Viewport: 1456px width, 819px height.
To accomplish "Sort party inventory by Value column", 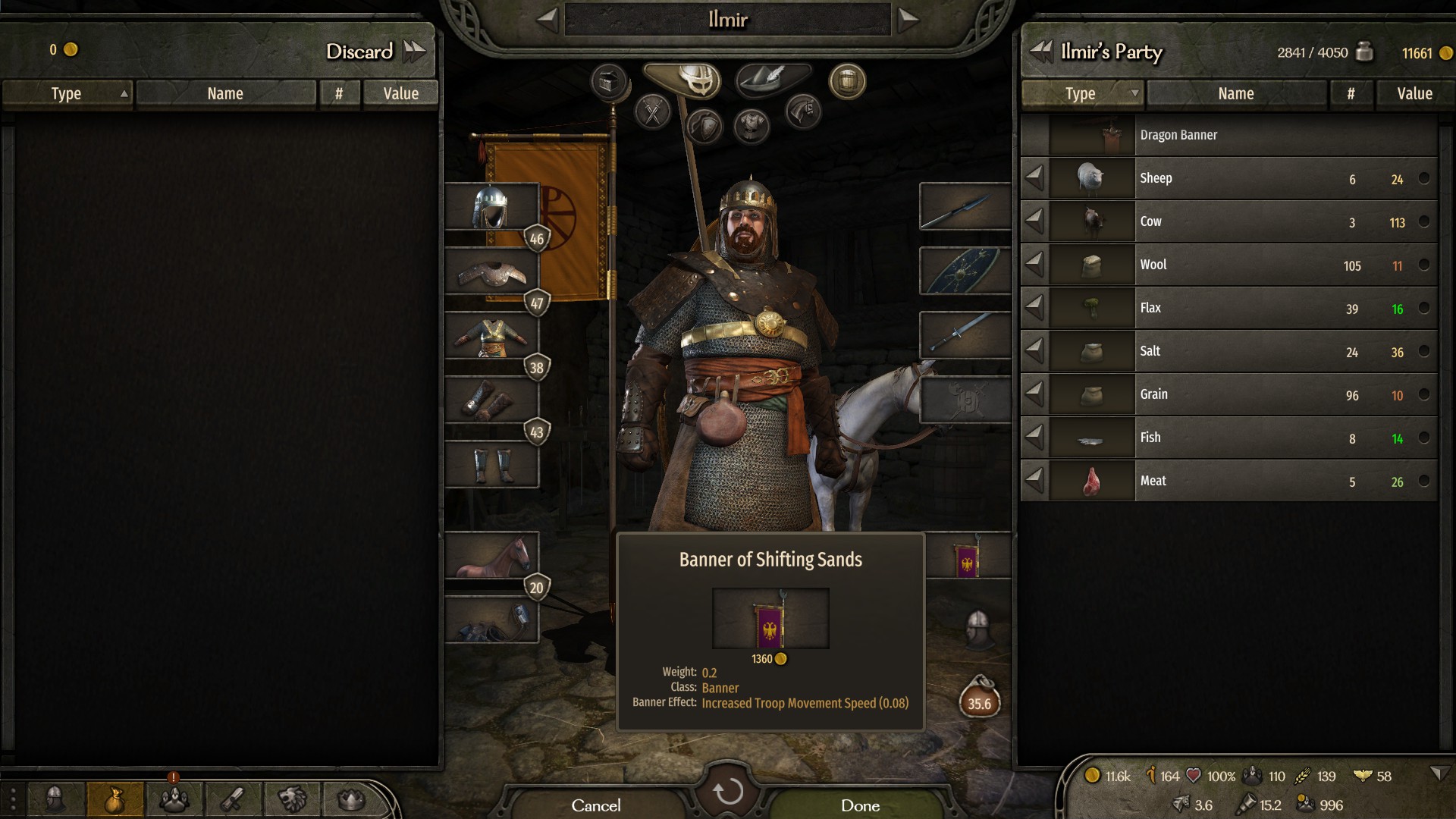I will 1414,94.
